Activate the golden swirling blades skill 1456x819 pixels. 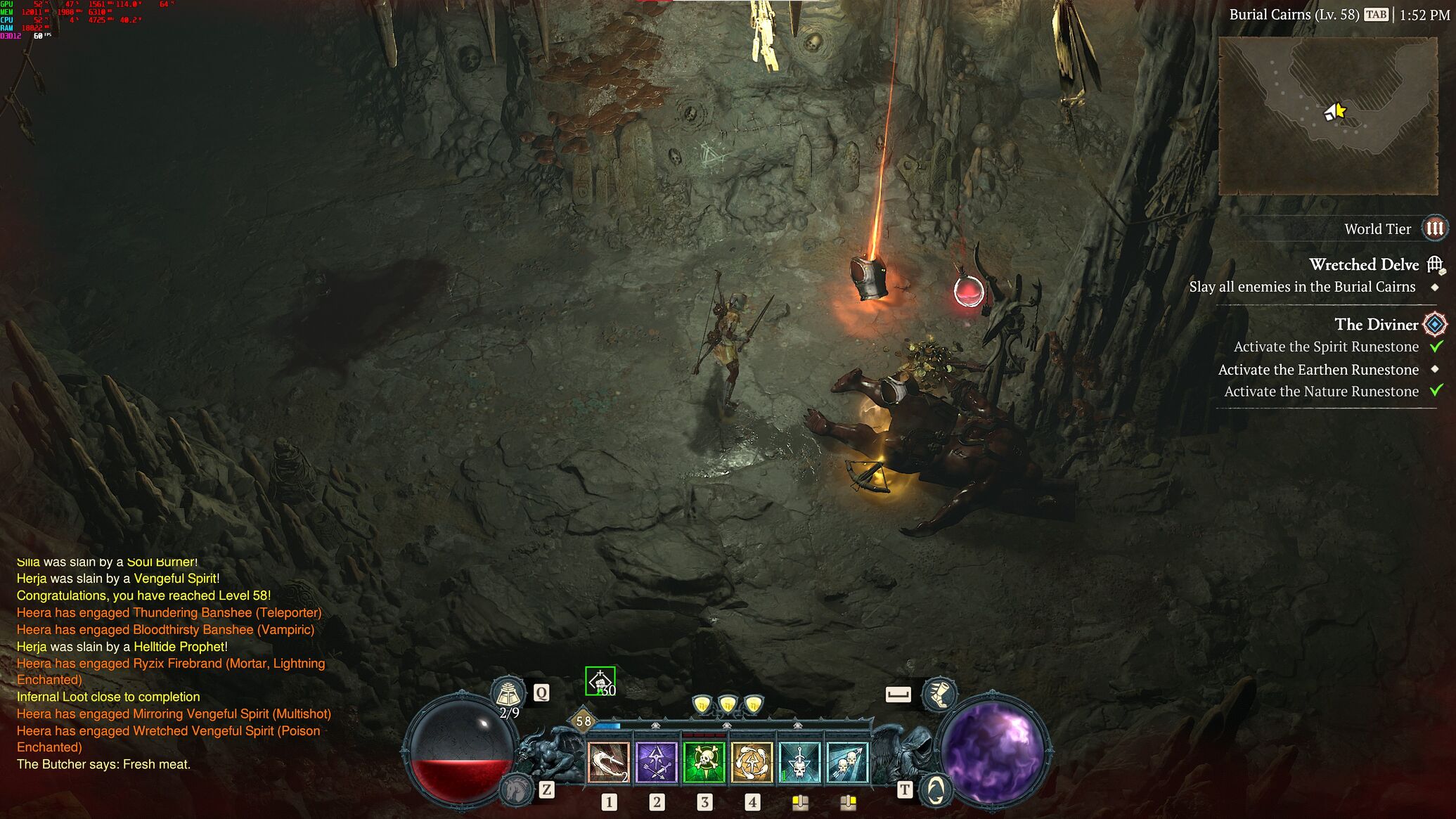[x=752, y=762]
